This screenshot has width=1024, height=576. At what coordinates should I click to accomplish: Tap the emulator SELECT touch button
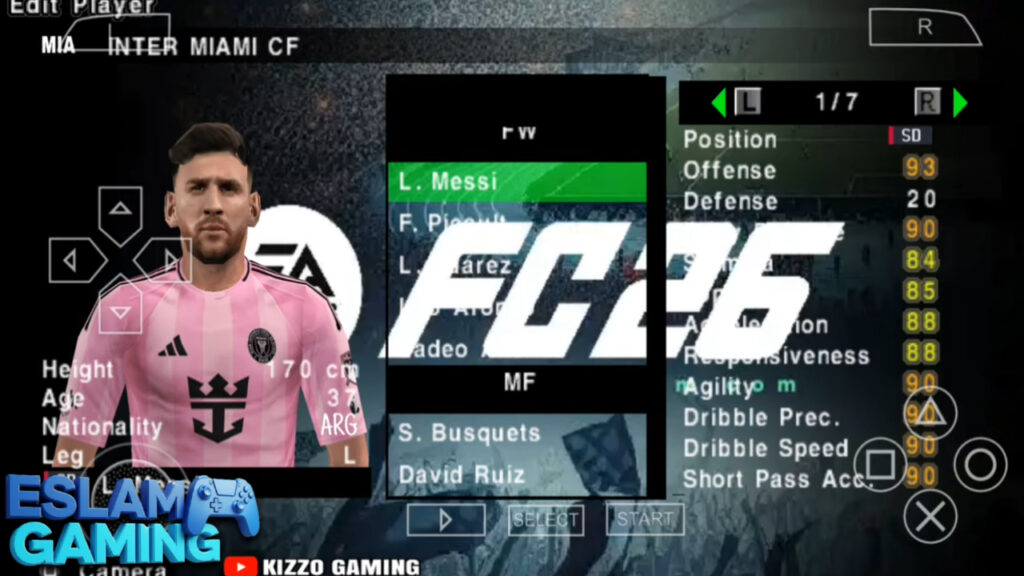(545, 519)
